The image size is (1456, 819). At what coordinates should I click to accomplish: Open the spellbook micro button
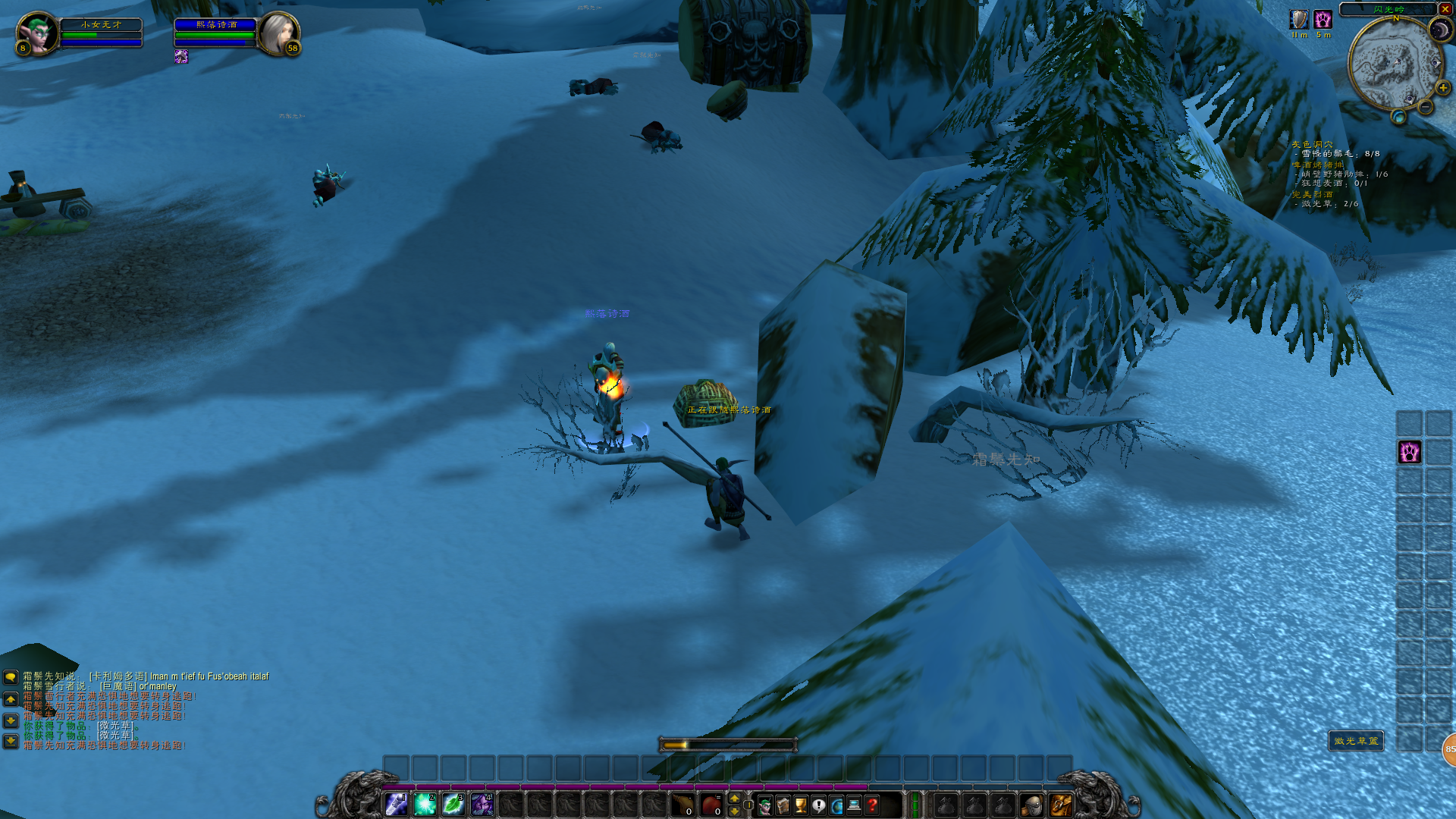783,805
